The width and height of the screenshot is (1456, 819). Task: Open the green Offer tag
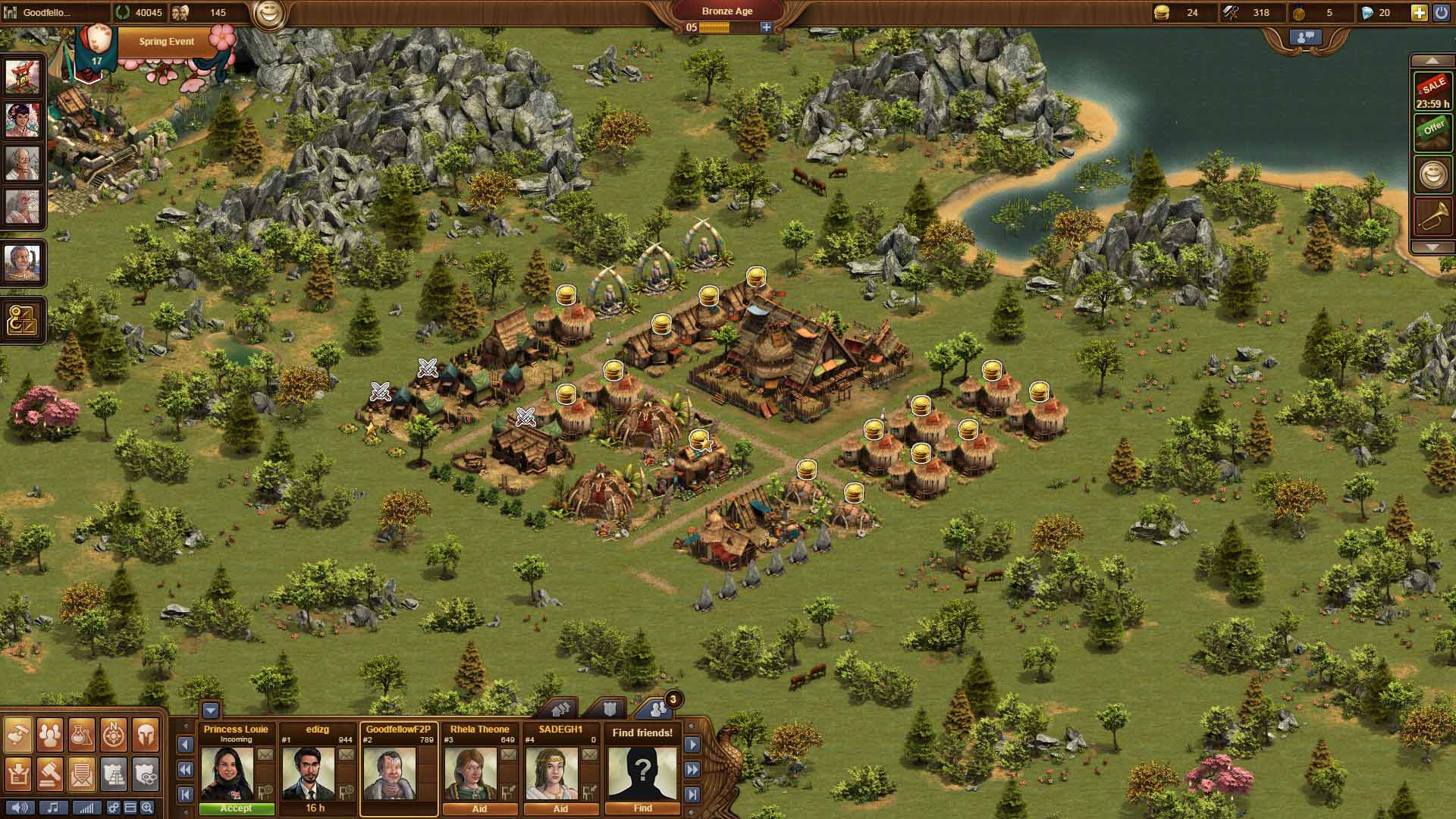tap(1432, 130)
